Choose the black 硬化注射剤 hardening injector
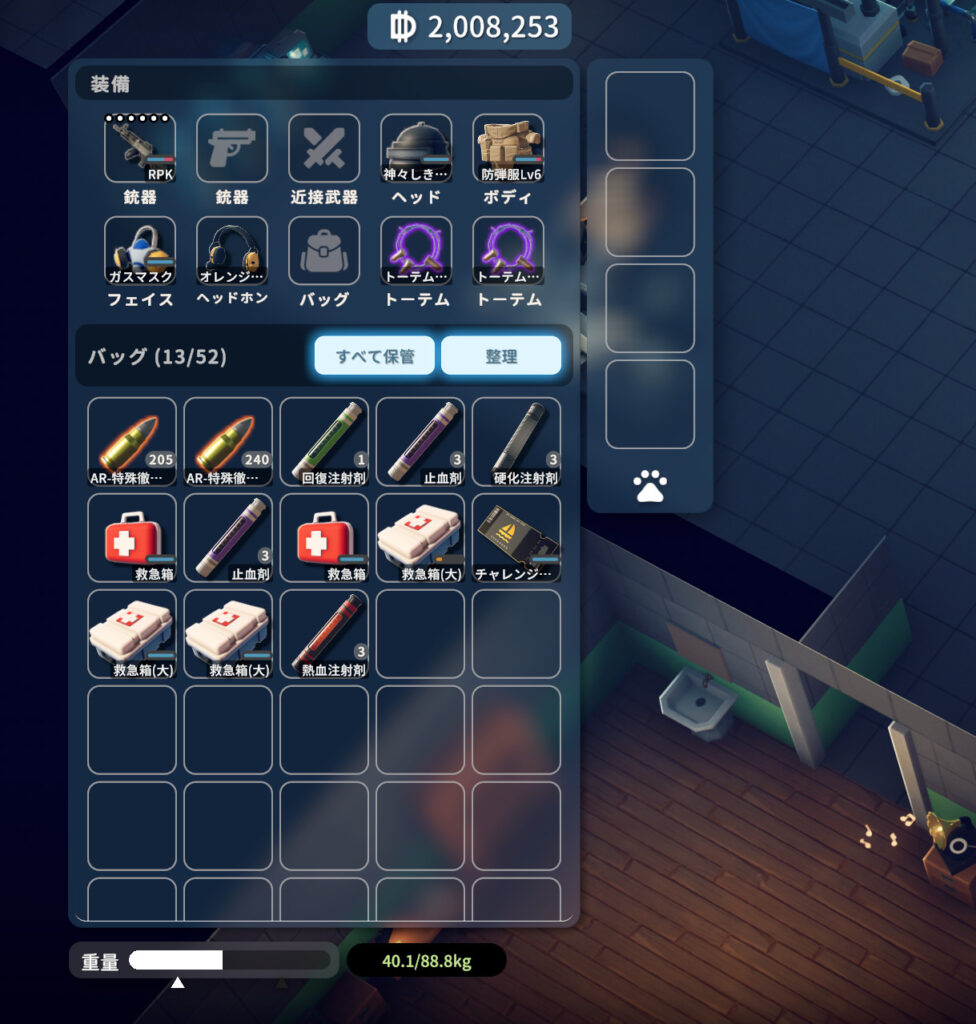 (x=516, y=441)
